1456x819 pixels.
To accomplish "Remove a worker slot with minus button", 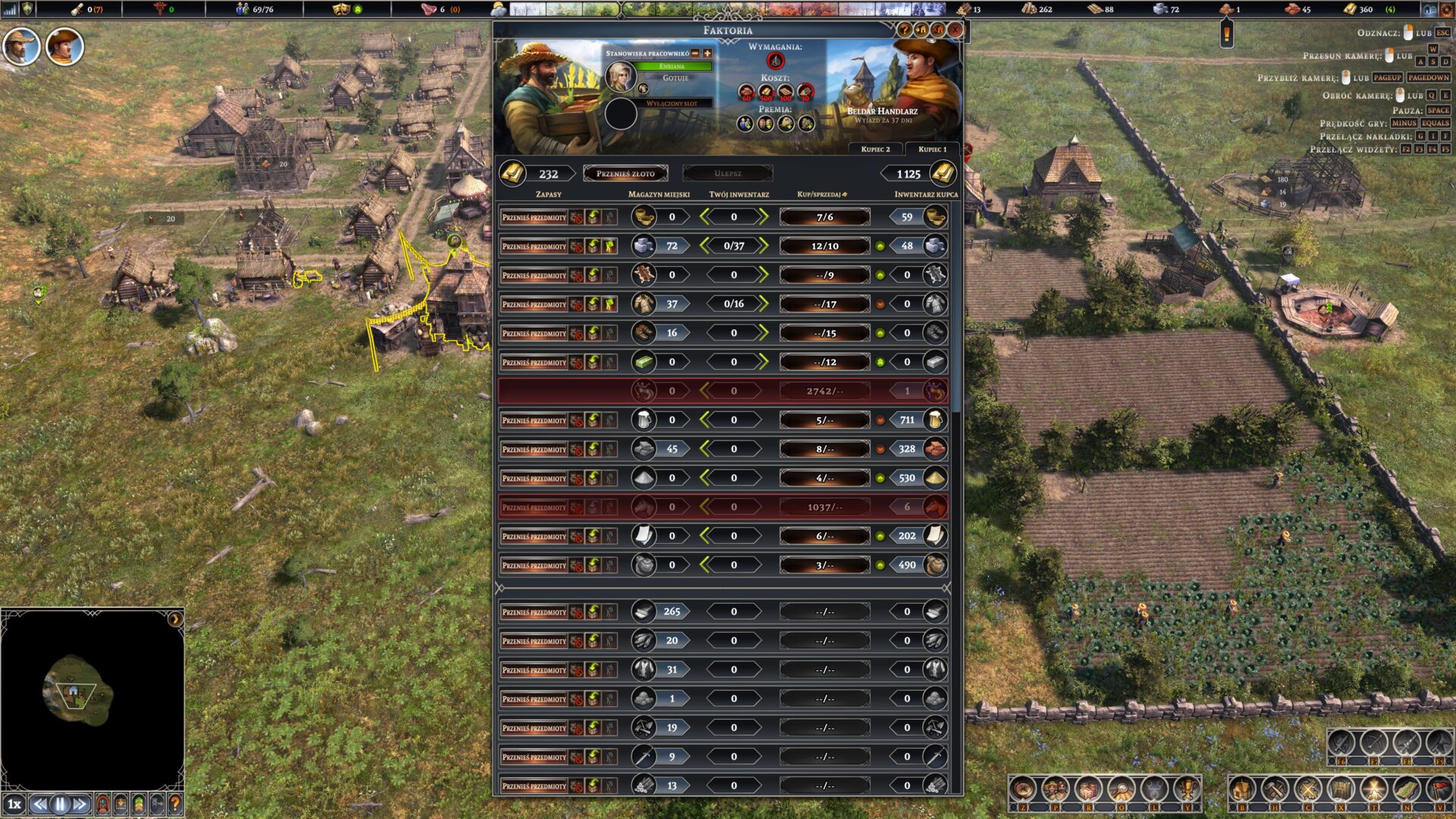I will click(695, 53).
